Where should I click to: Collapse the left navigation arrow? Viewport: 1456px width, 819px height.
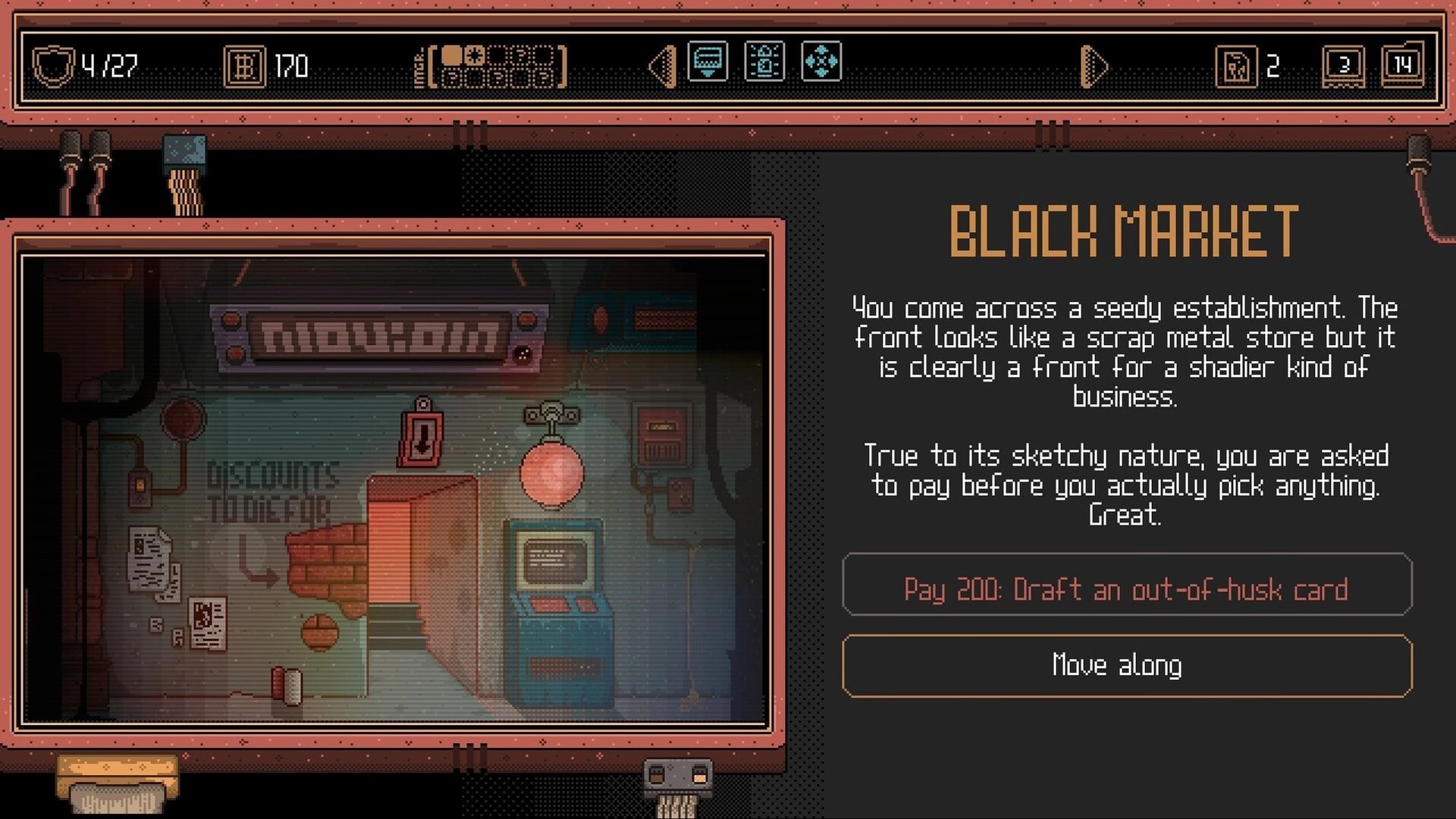click(x=662, y=67)
